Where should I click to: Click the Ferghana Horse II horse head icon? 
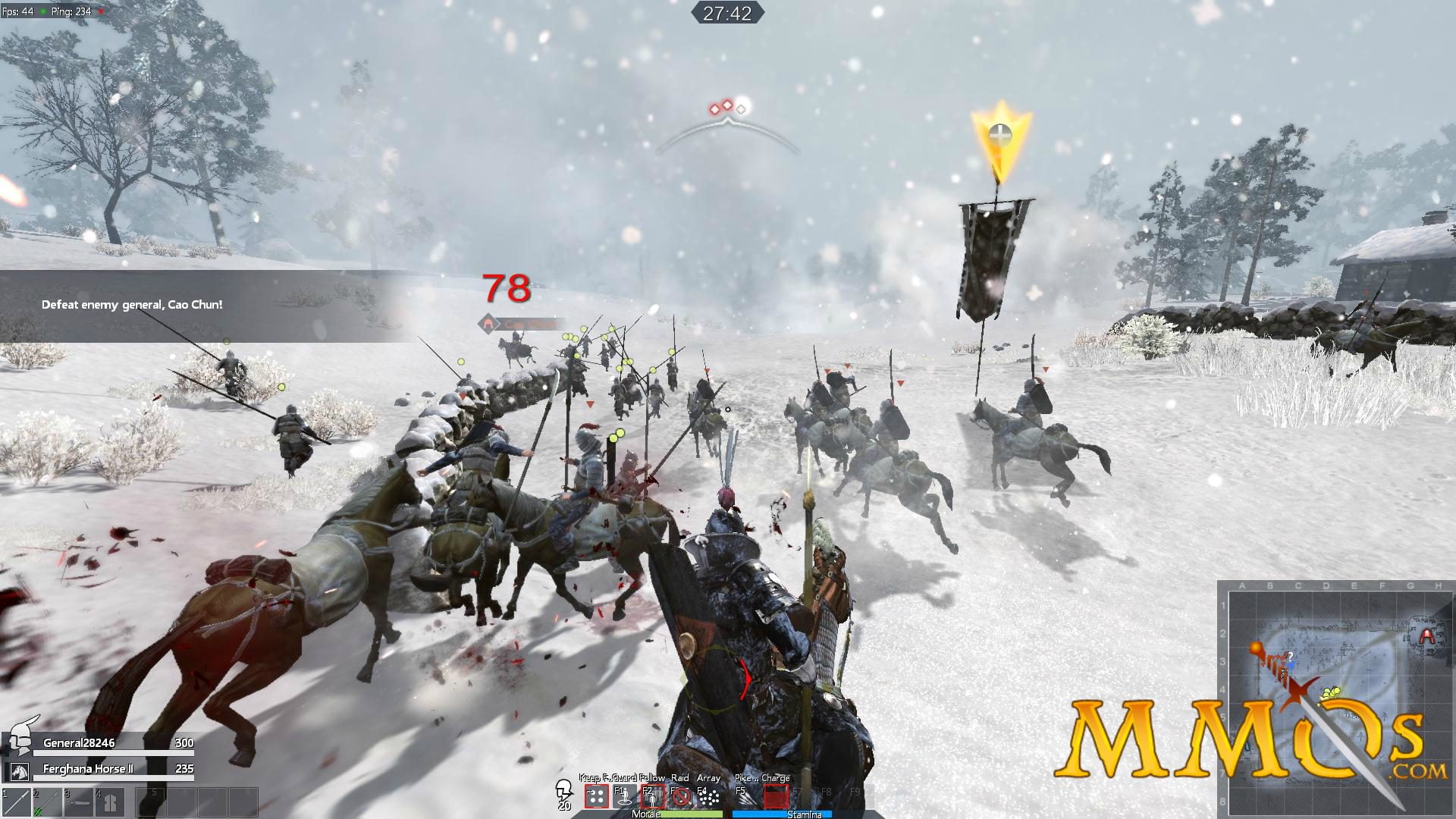tap(19, 770)
